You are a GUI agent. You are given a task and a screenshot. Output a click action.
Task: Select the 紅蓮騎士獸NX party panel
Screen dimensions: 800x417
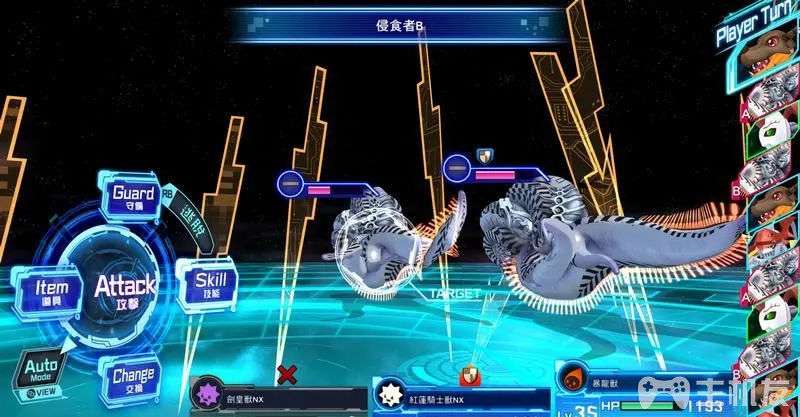click(x=460, y=397)
